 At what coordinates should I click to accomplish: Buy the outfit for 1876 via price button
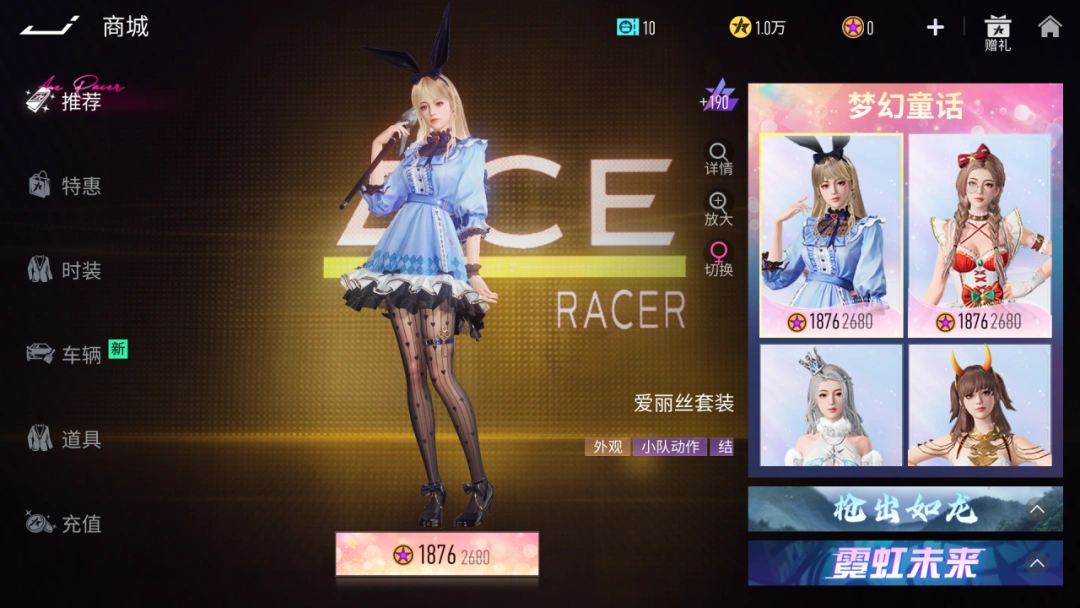coord(437,555)
